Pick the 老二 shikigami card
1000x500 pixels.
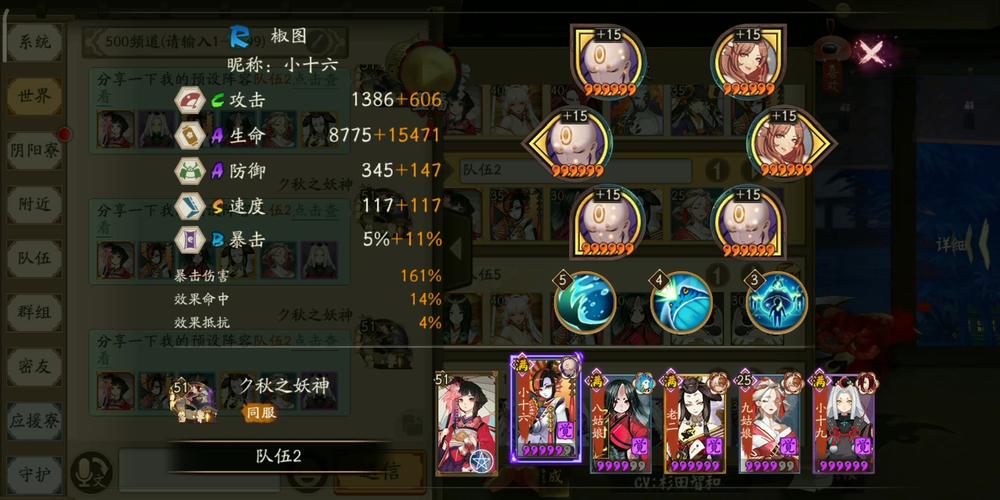[x=695, y=422]
